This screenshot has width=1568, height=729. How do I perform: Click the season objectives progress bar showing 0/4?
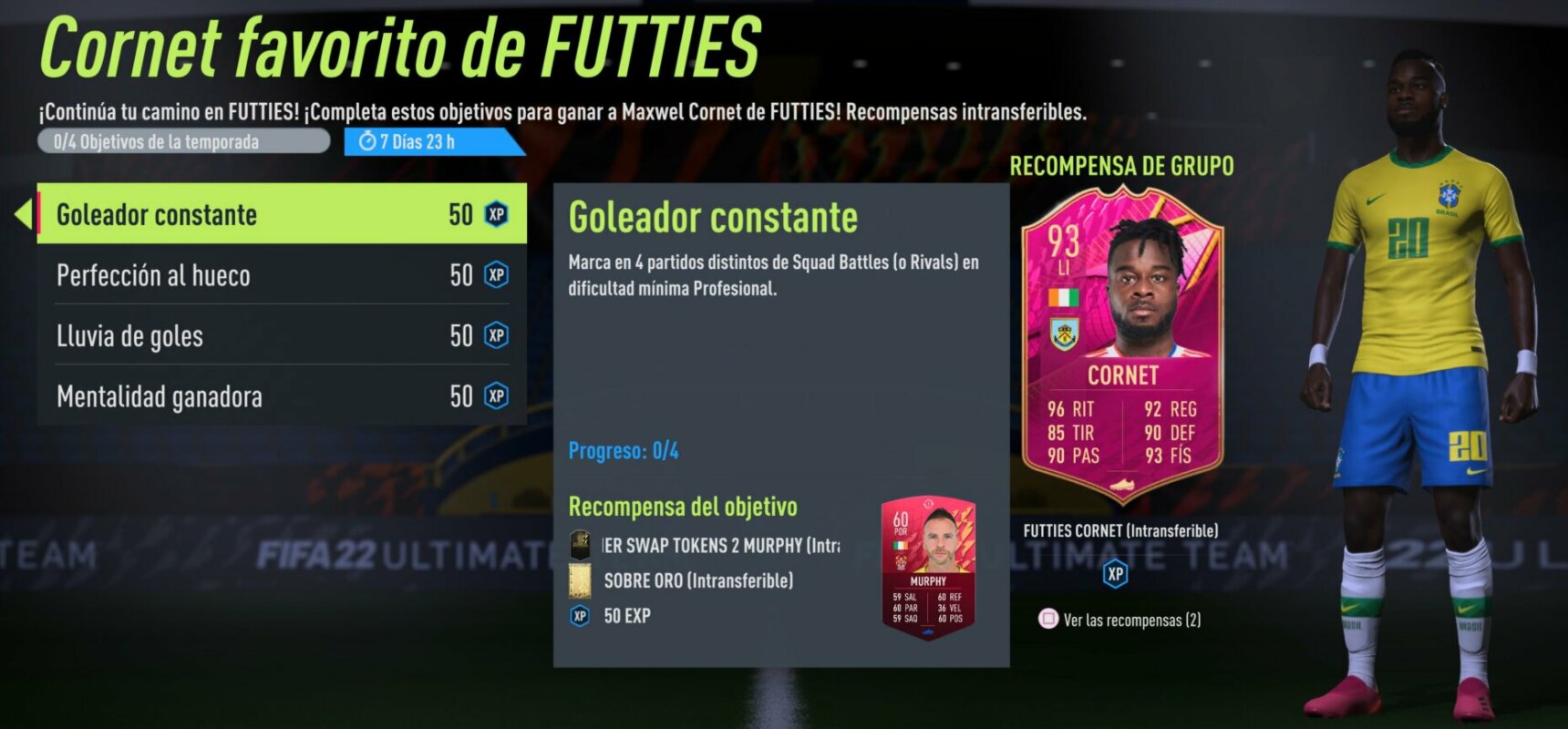coord(182,141)
